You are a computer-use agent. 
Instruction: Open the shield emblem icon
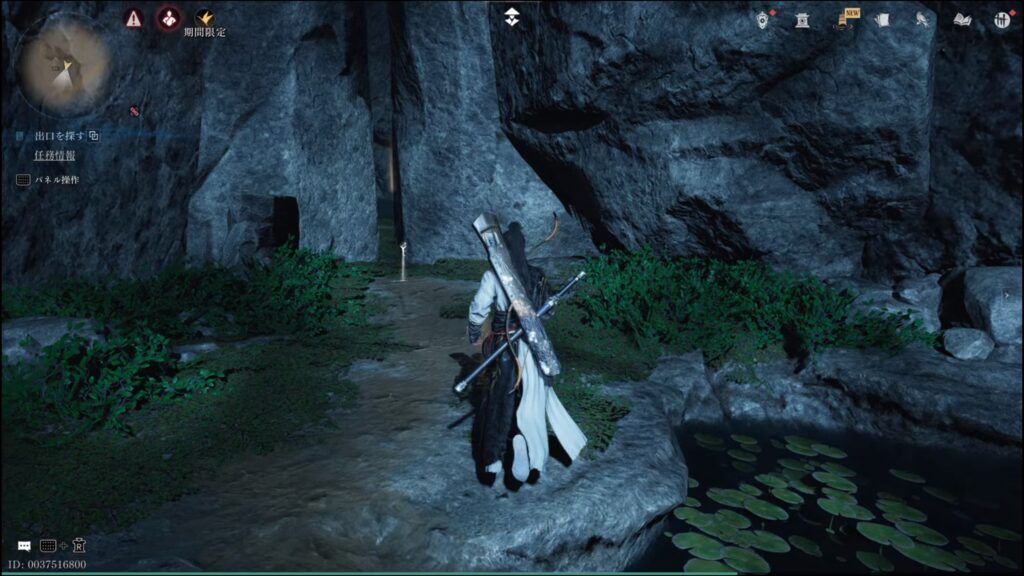coord(764,19)
